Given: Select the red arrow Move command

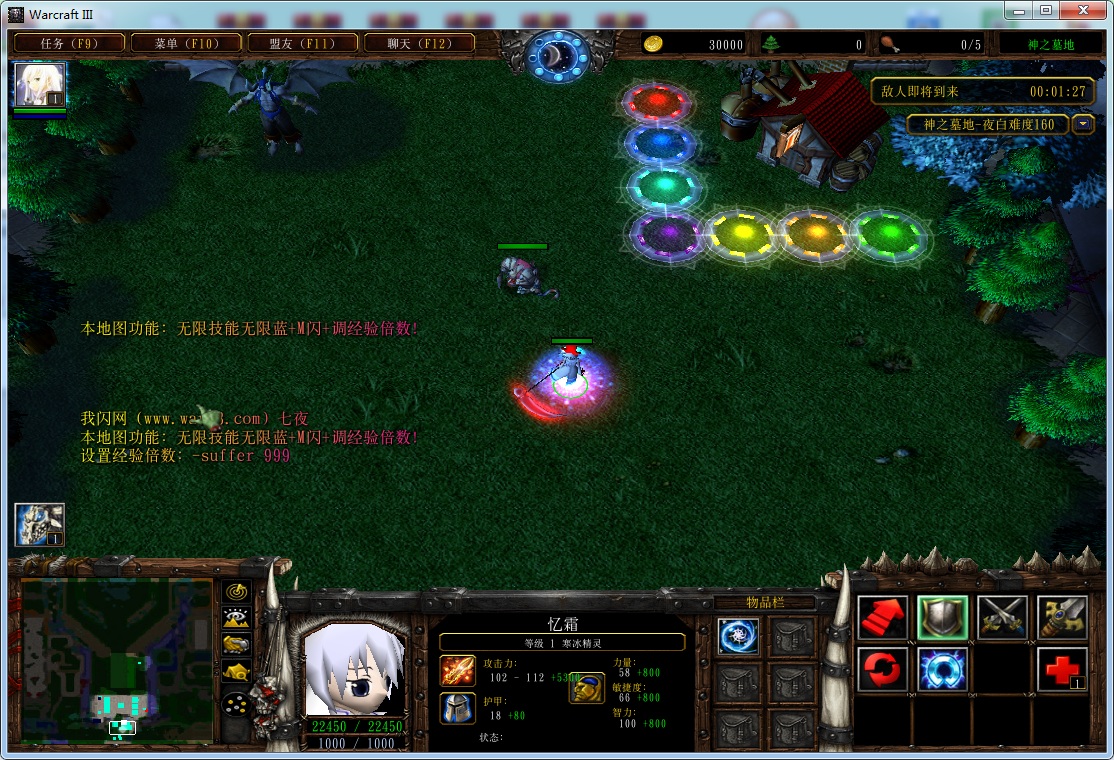Looking at the screenshot, I should [x=883, y=618].
